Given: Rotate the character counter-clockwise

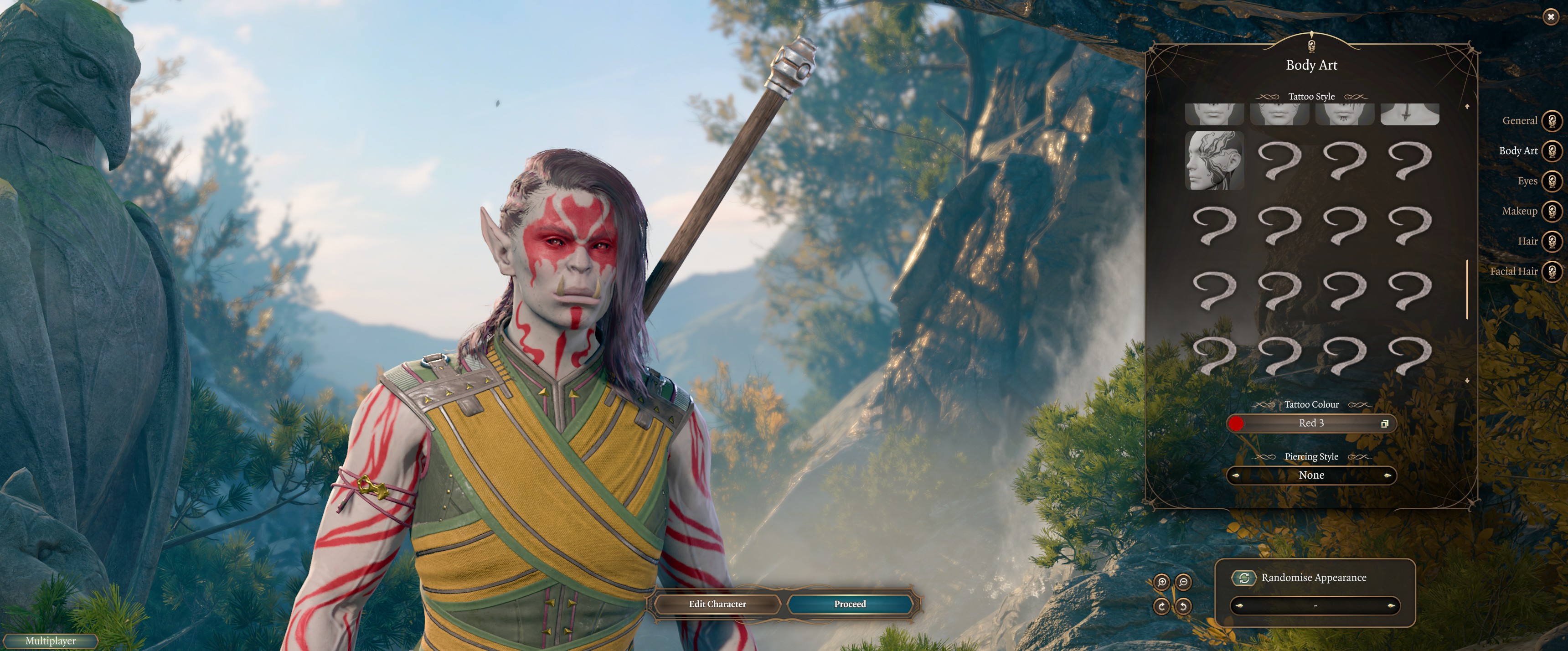Looking at the screenshot, I should [1183, 606].
